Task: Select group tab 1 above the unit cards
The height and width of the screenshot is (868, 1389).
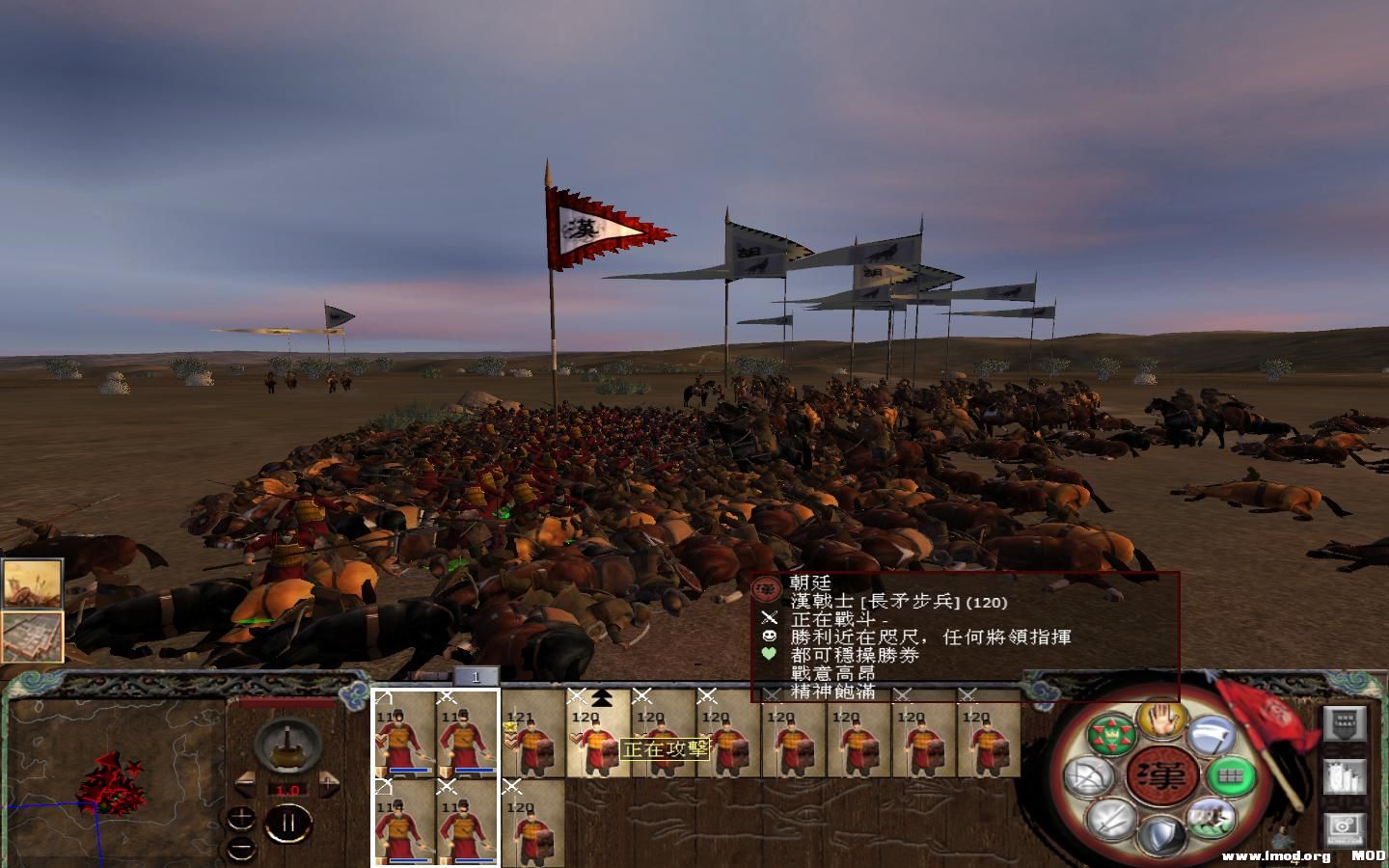Action: (x=475, y=677)
